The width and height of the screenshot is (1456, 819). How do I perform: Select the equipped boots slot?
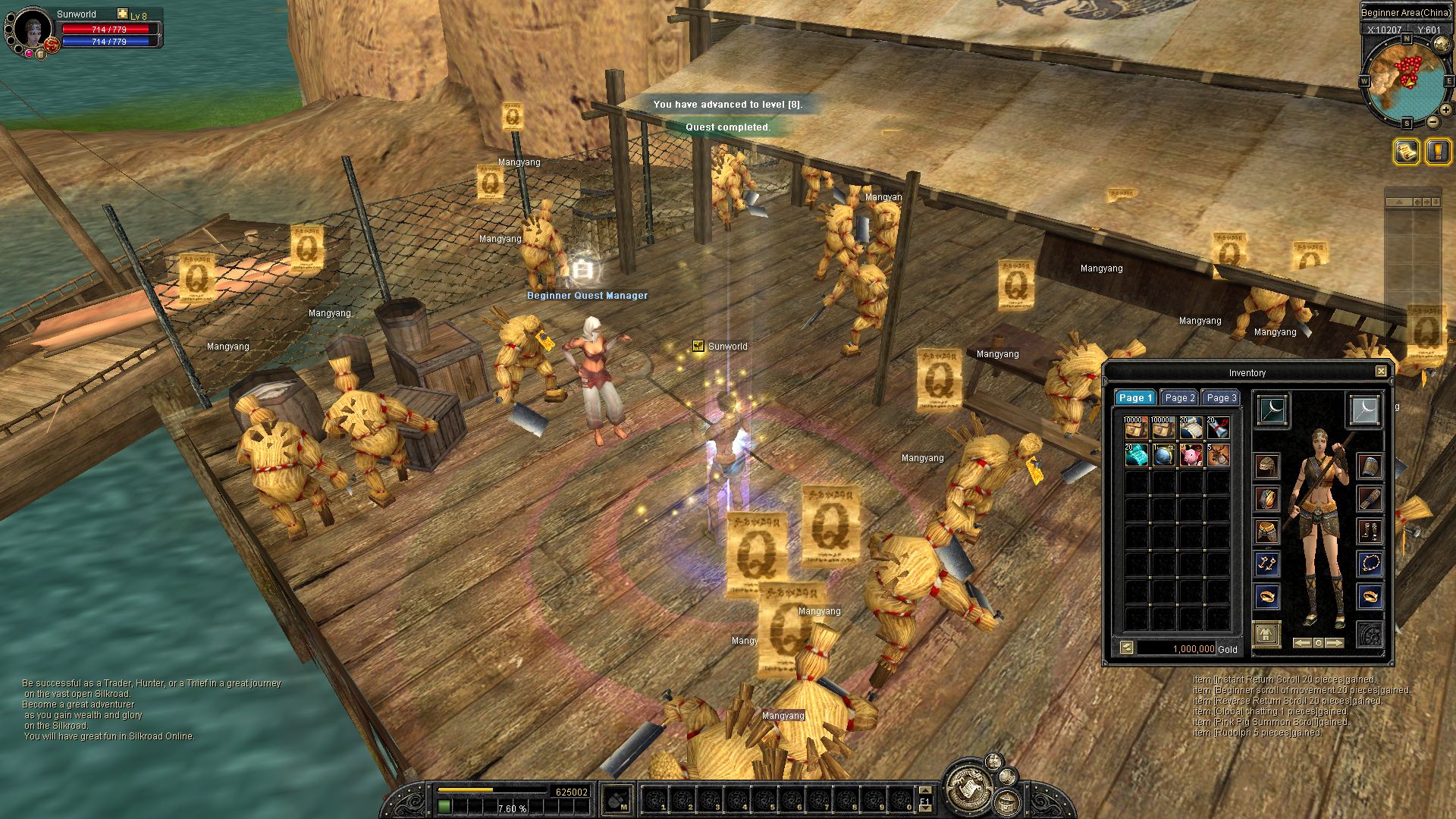1370,531
